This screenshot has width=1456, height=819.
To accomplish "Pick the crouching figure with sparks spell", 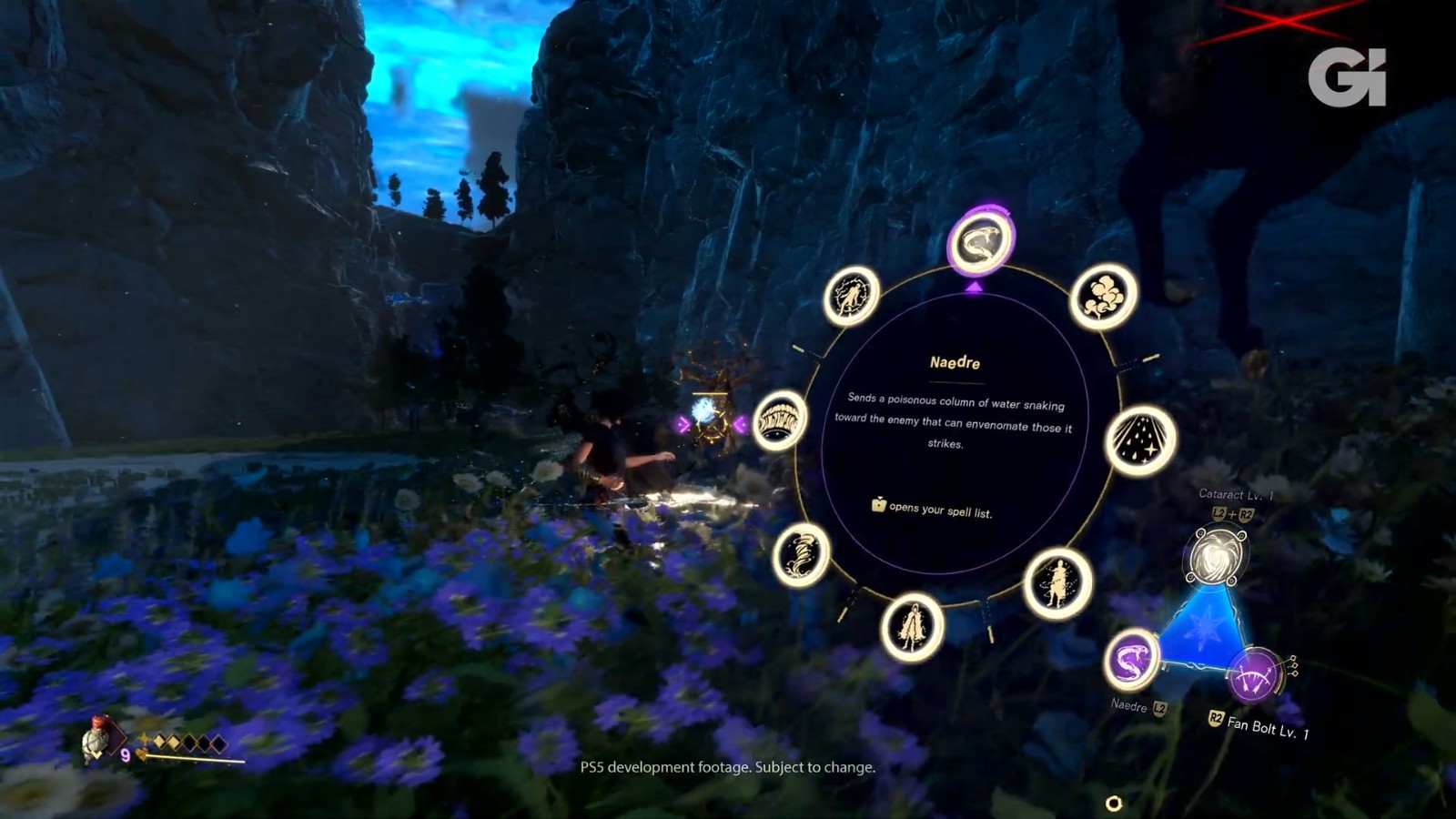I will click(852, 296).
